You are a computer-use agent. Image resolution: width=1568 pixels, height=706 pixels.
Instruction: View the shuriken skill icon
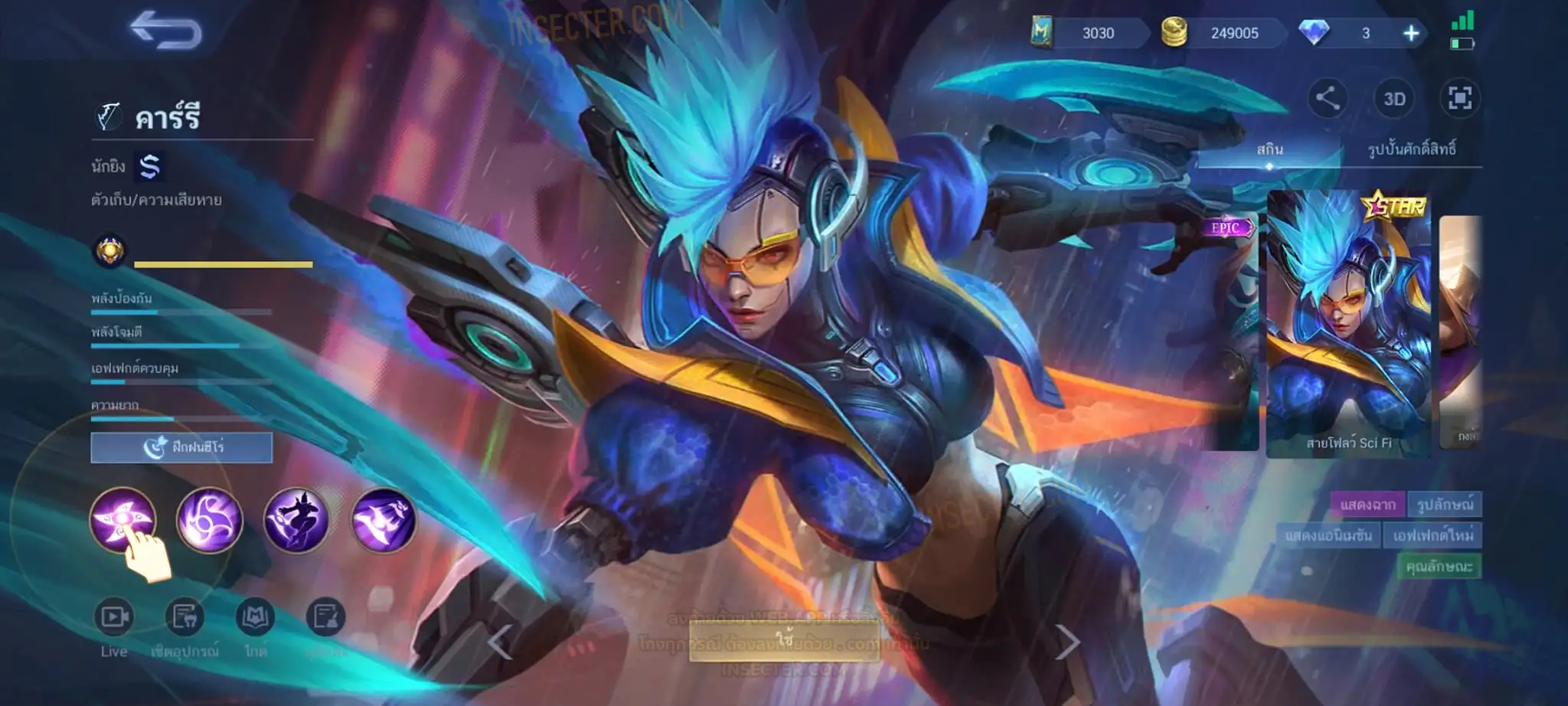pos(122,520)
